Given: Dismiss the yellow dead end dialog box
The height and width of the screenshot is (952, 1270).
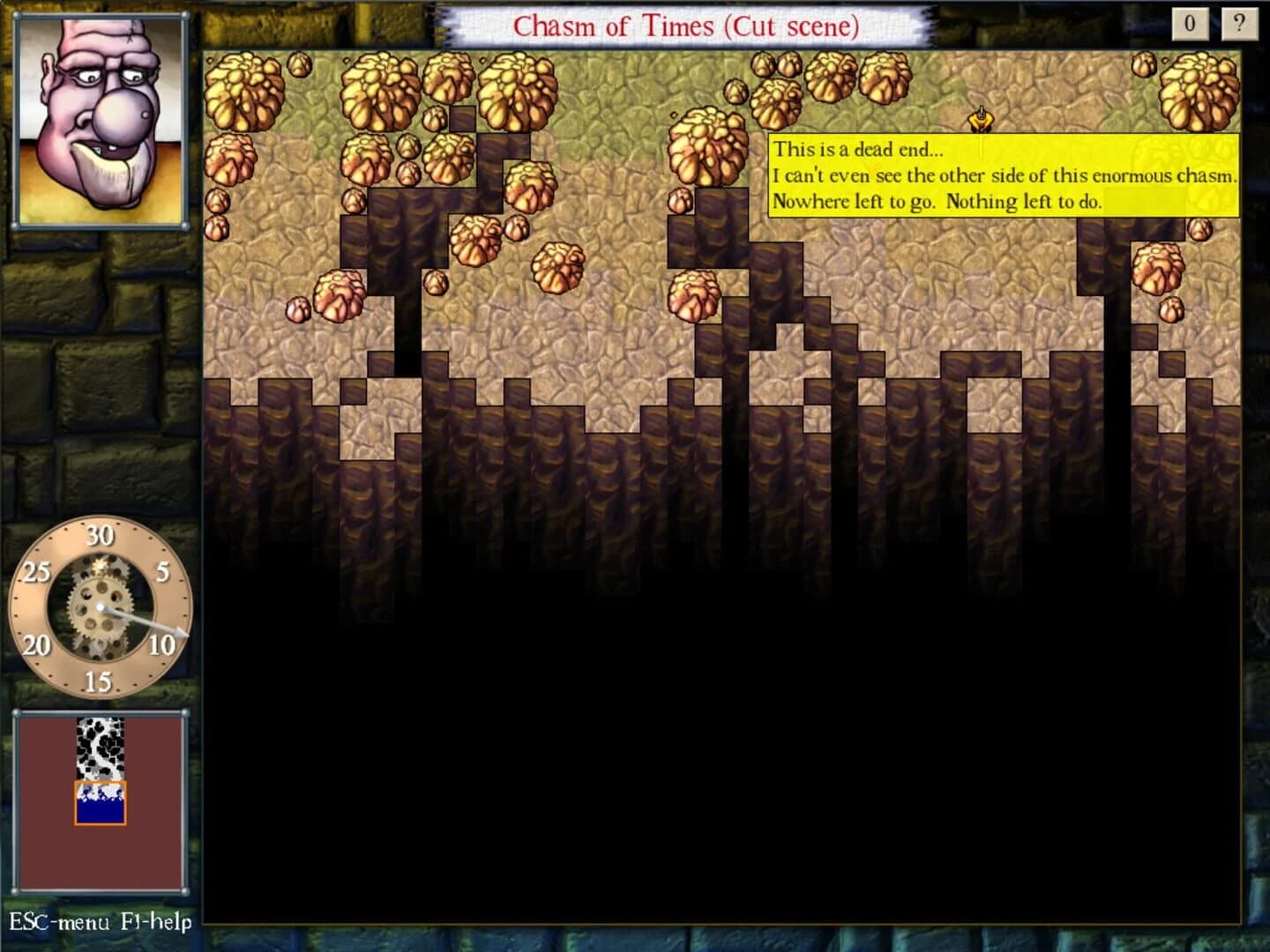Looking at the screenshot, I should coord(1005,176).
